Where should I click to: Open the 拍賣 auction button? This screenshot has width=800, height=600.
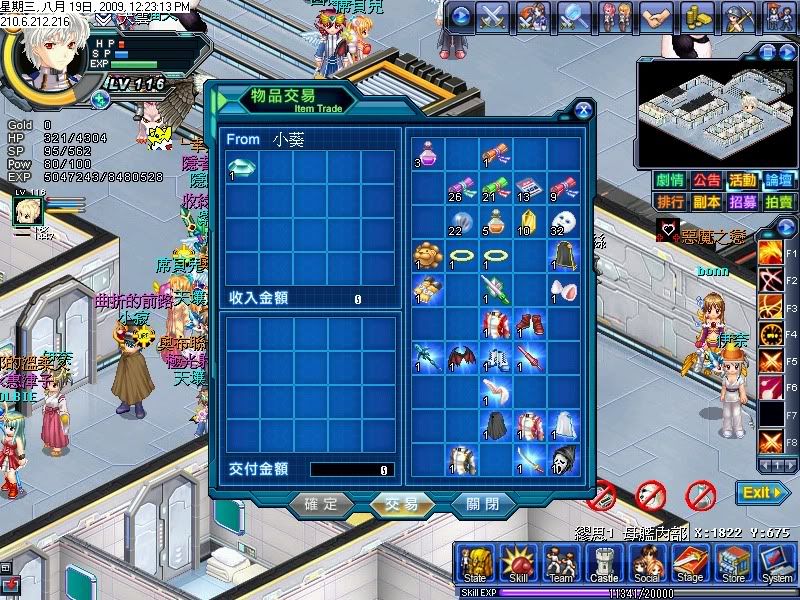pos(779,202)
